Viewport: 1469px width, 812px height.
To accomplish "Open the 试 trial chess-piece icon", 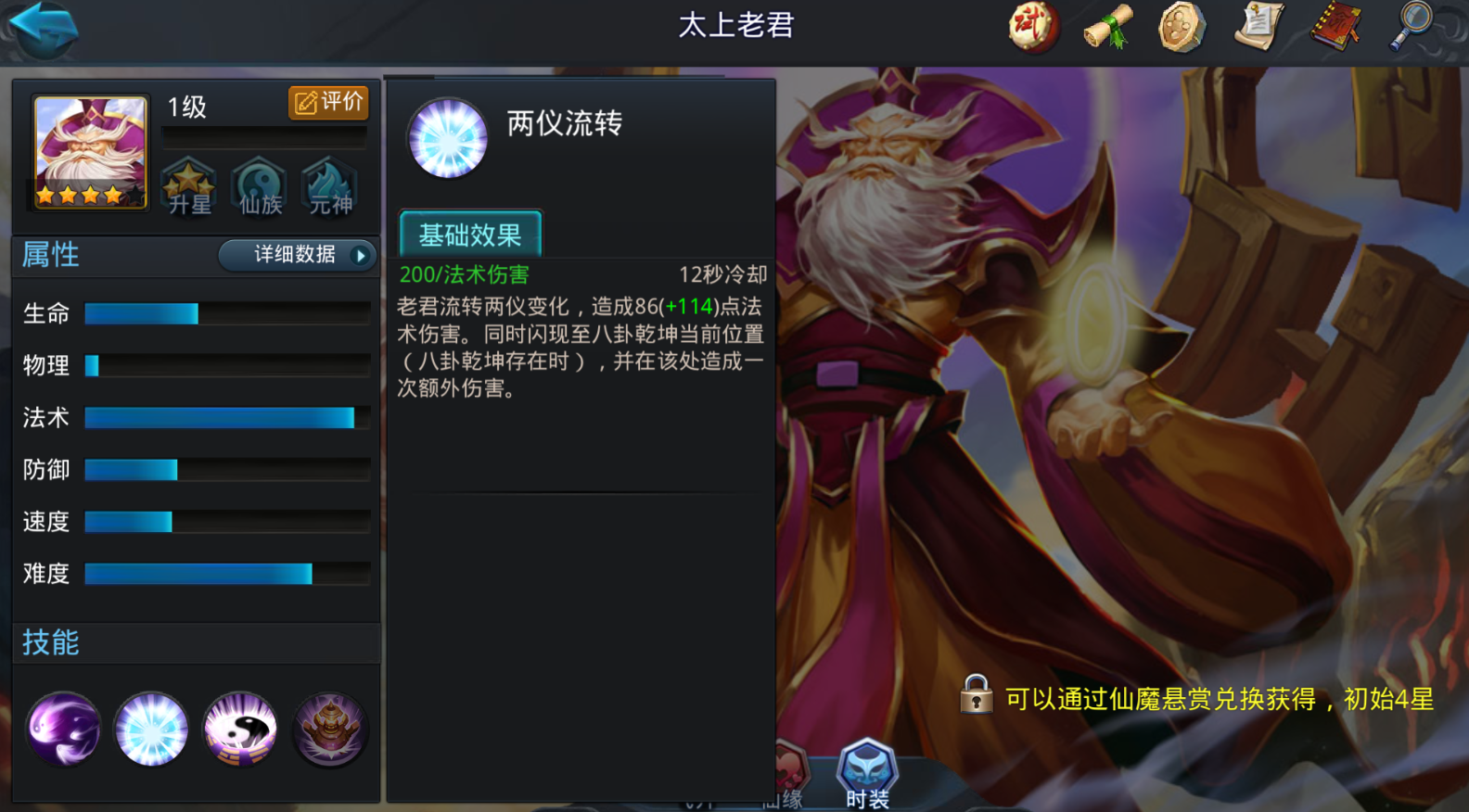I will tap(1034, 27).
